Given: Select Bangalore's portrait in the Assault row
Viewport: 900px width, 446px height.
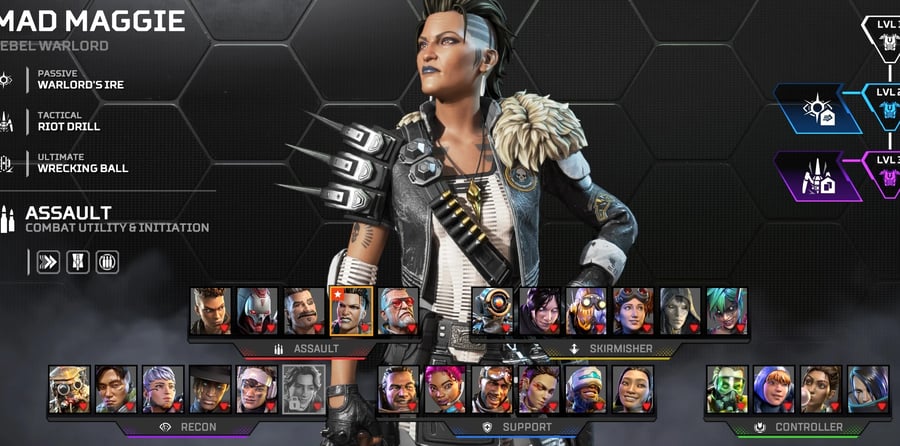Looking at the screenshot, I should coord(211,311).
